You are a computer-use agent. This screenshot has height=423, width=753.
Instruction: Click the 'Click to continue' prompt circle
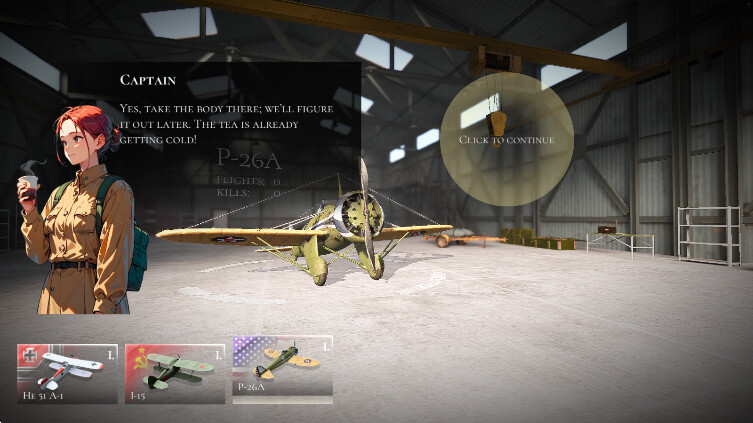point(506,139)
